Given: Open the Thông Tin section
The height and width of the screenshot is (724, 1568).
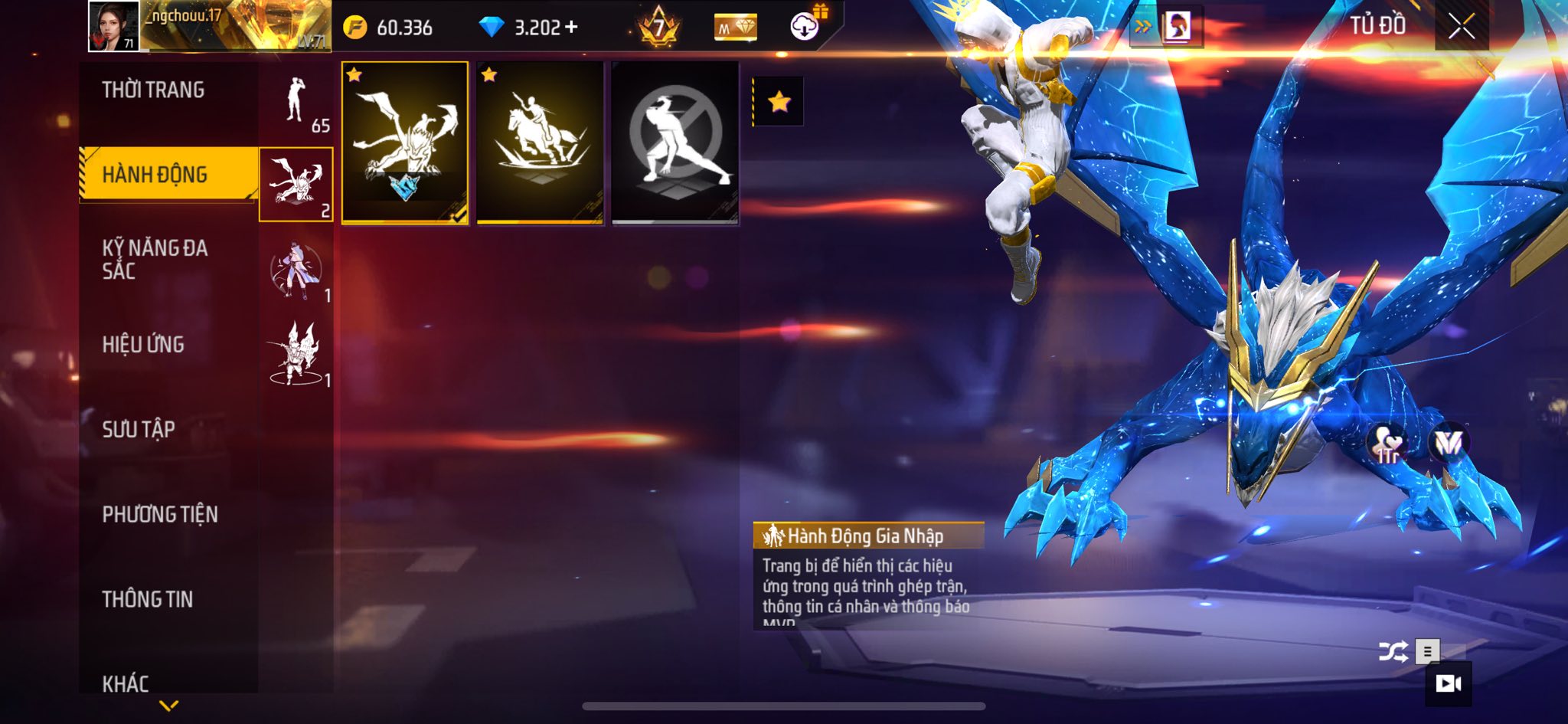Looking at the screenshot, I should coord(148,599).
